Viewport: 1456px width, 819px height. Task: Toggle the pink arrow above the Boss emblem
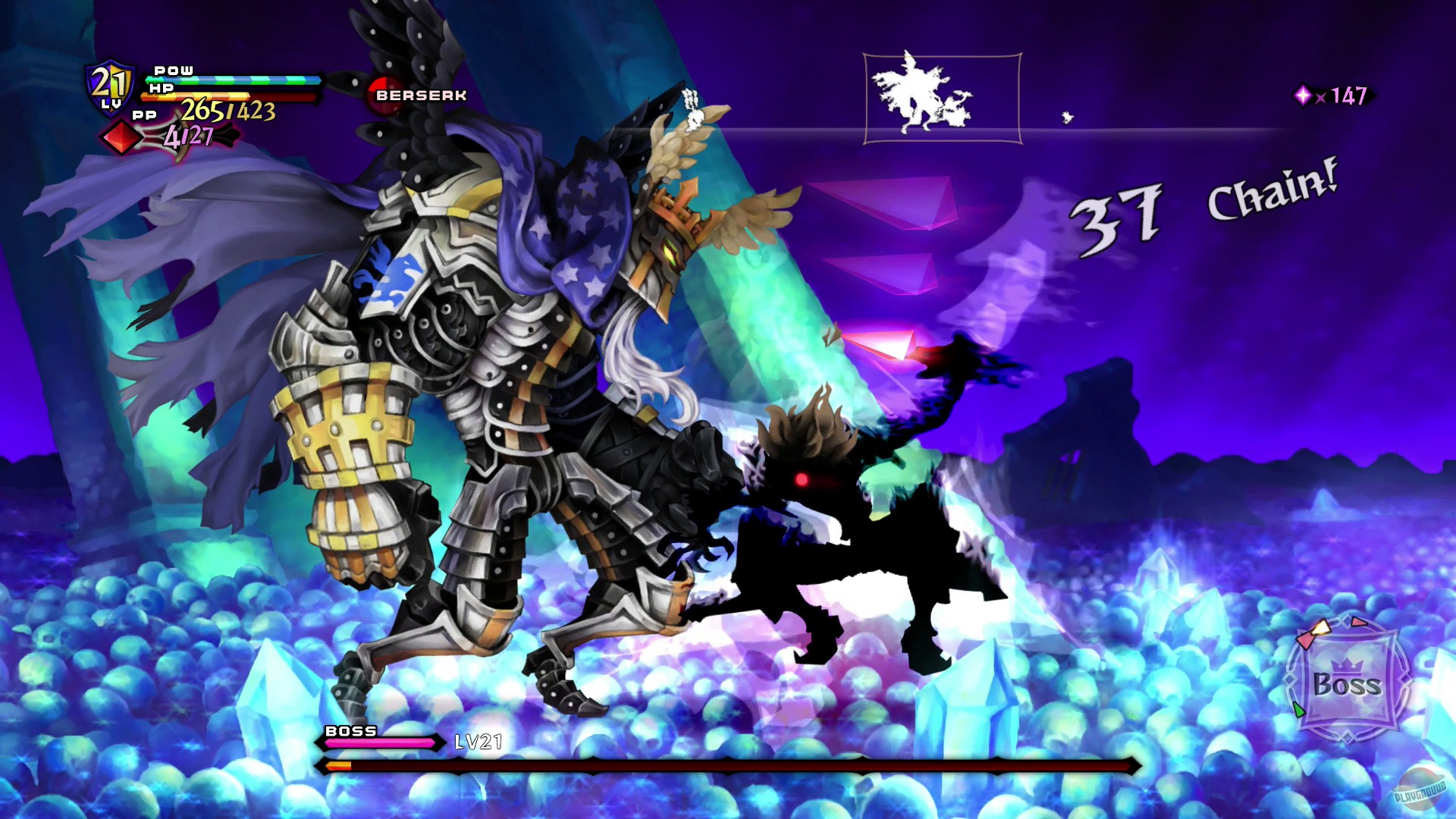(1359, 622)
